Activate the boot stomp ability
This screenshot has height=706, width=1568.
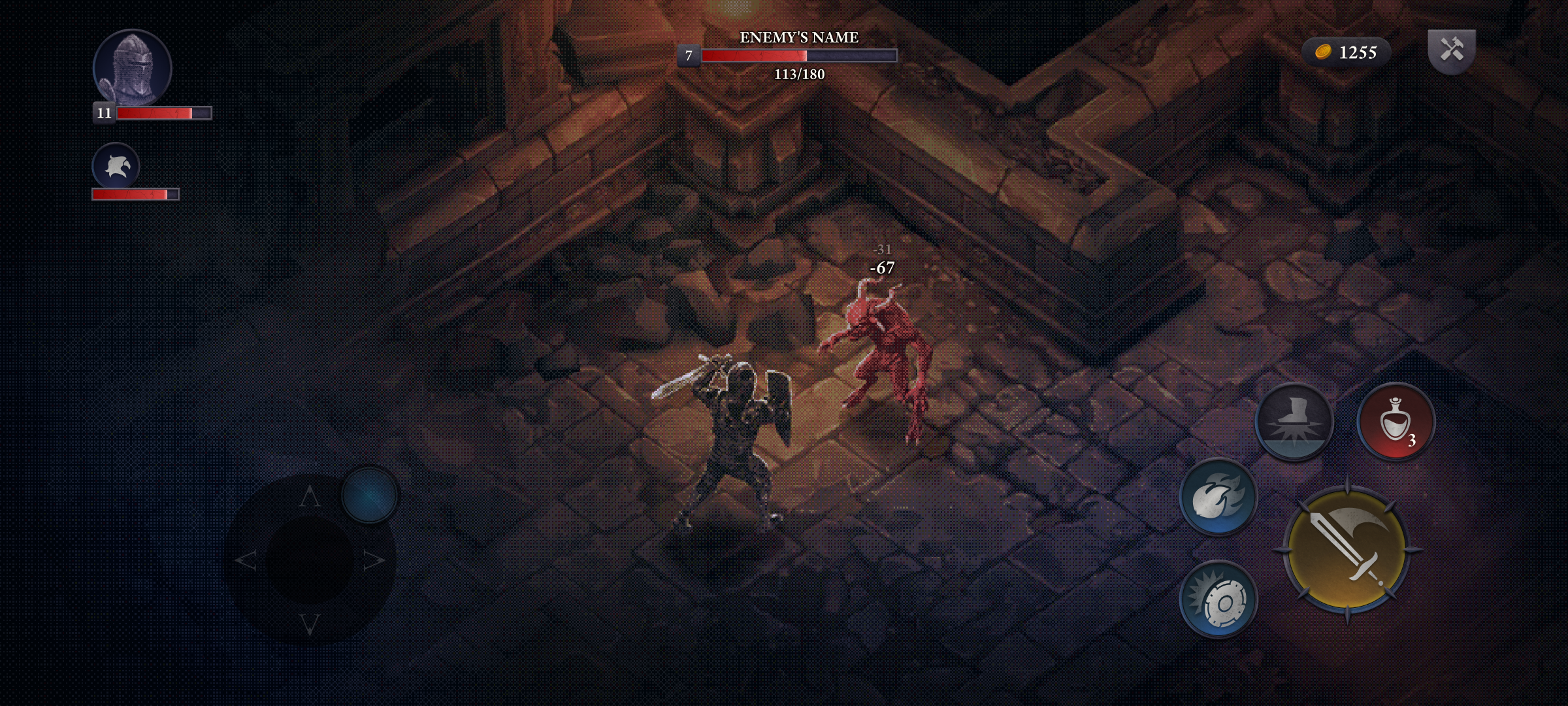[x=1294, y=422]
